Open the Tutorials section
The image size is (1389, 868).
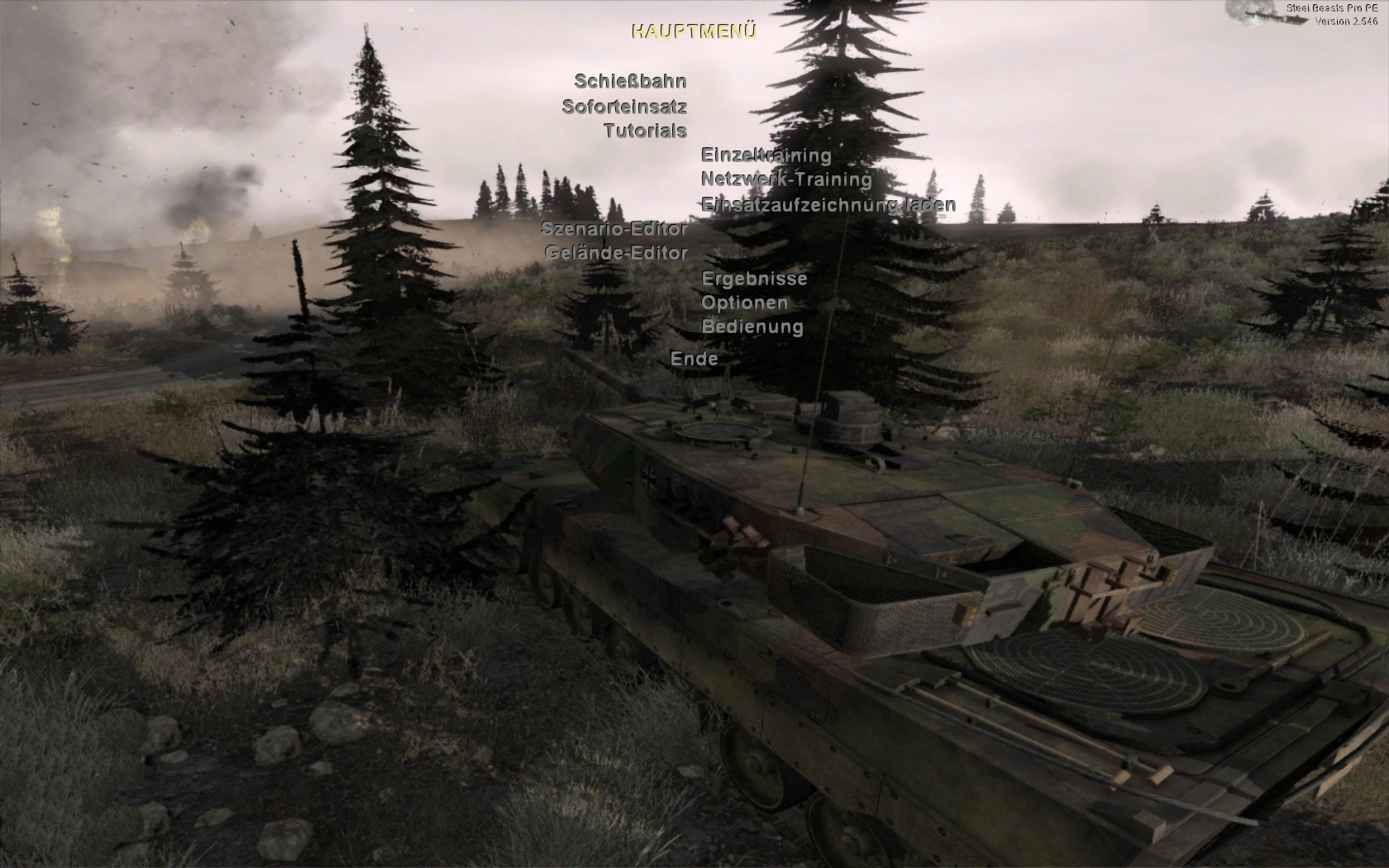[645, 130]
